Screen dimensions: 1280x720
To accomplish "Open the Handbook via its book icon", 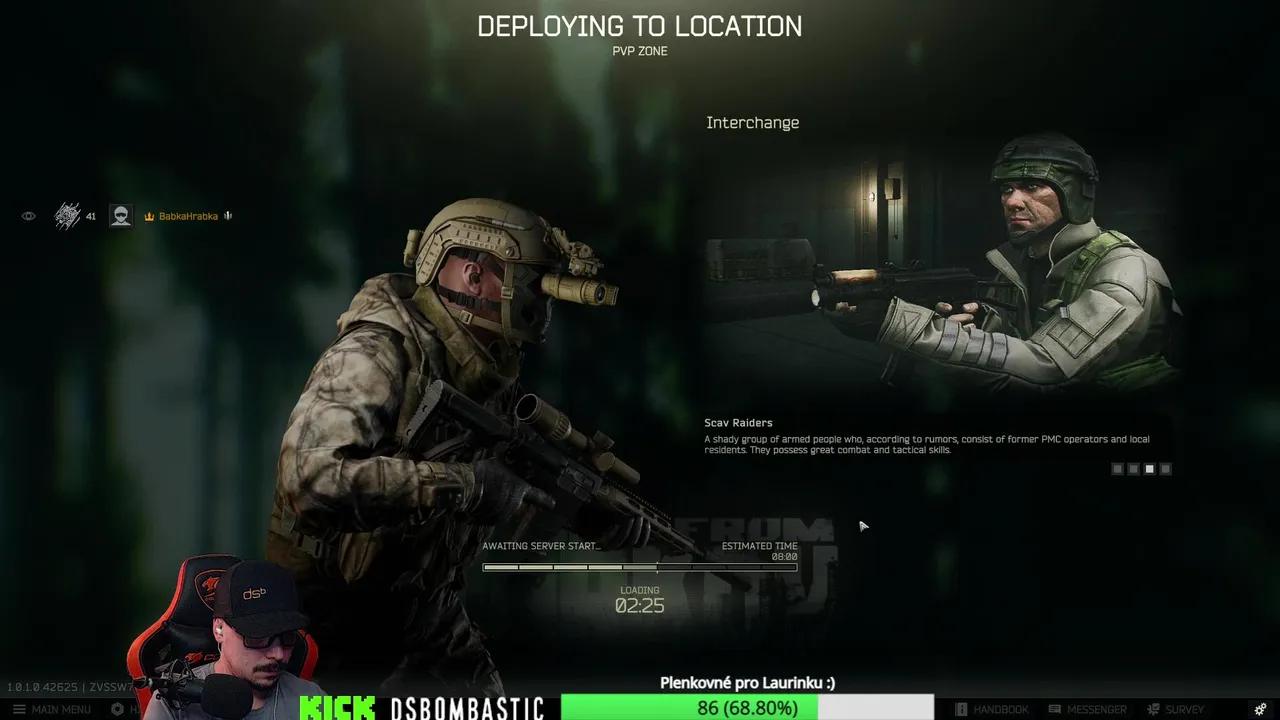I will tap(962, 709).
